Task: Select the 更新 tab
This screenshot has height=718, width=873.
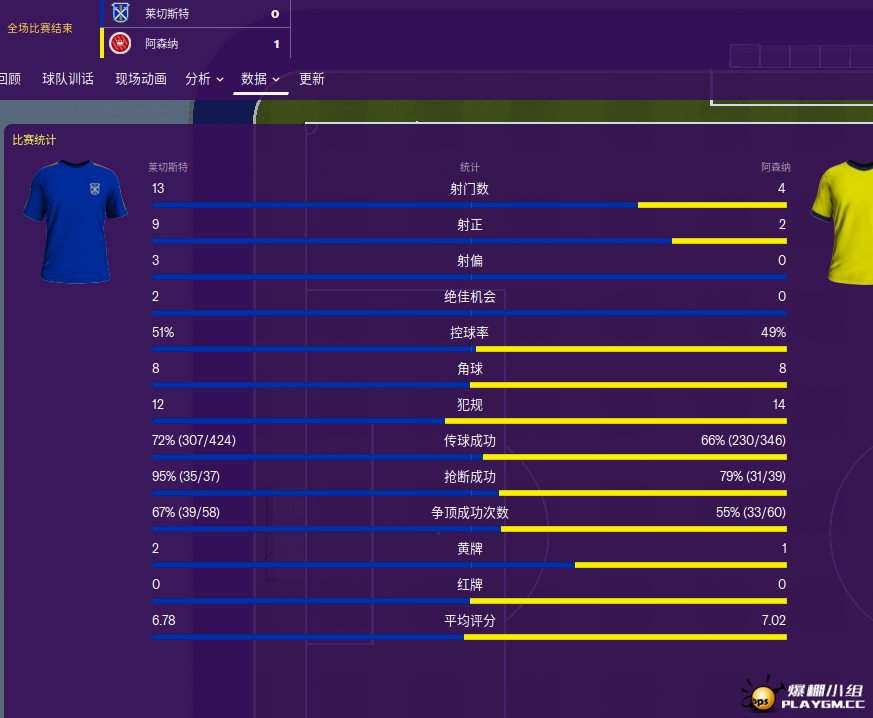Action: [x=312, y=79]
